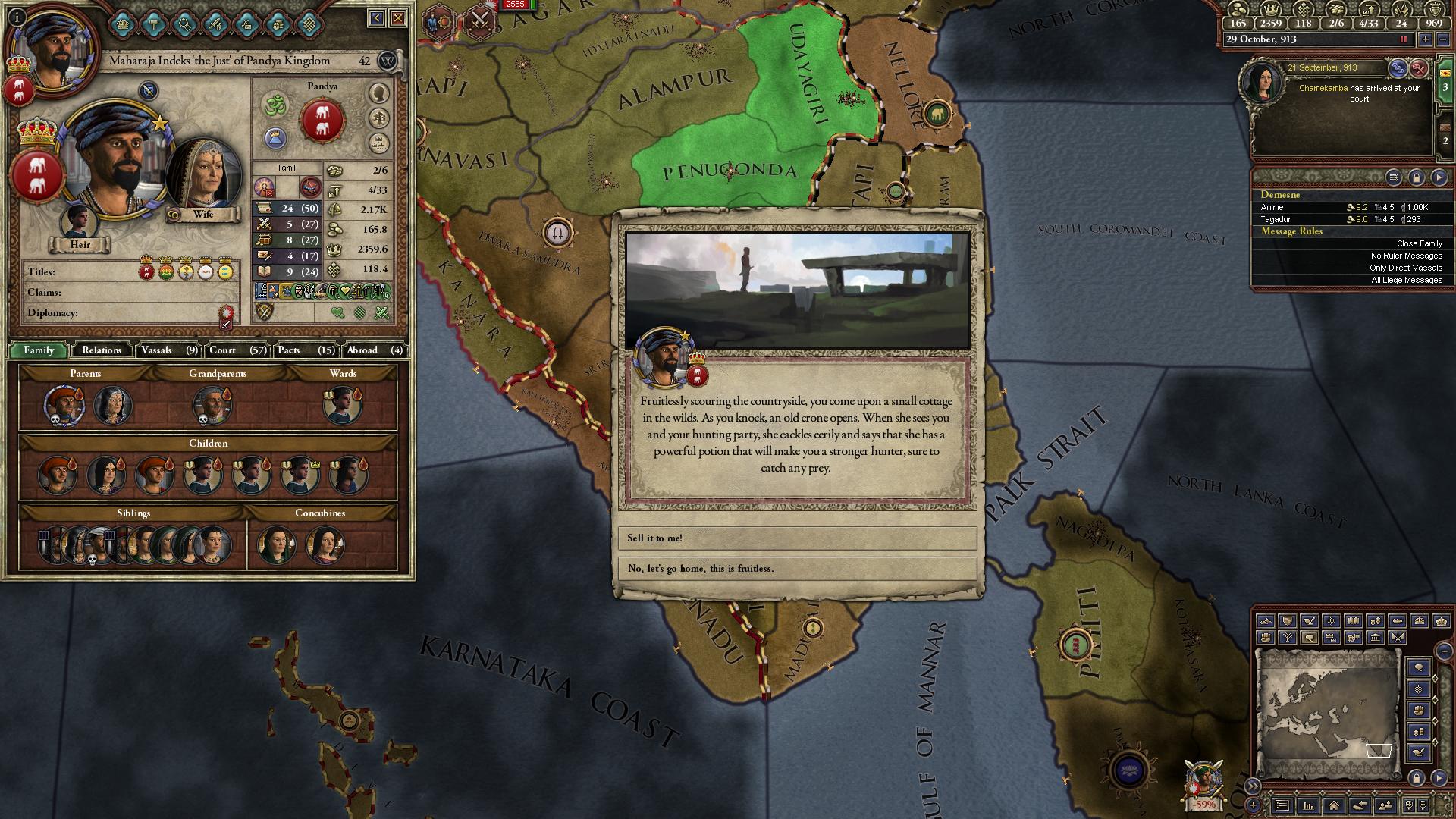Open the Family tab
The image size is (1456, 819).
pos(39,350)
